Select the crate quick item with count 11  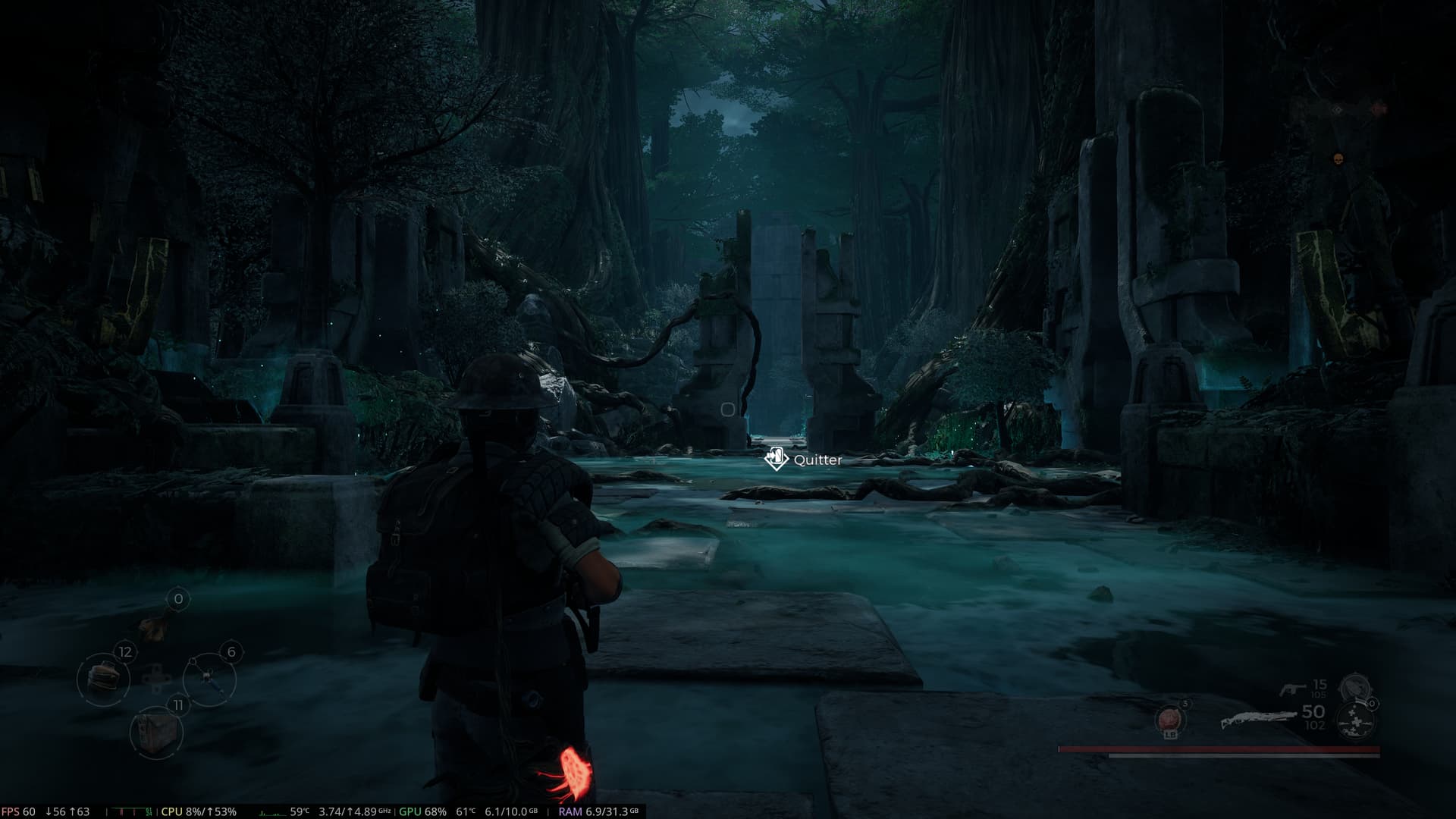point(155,732)
